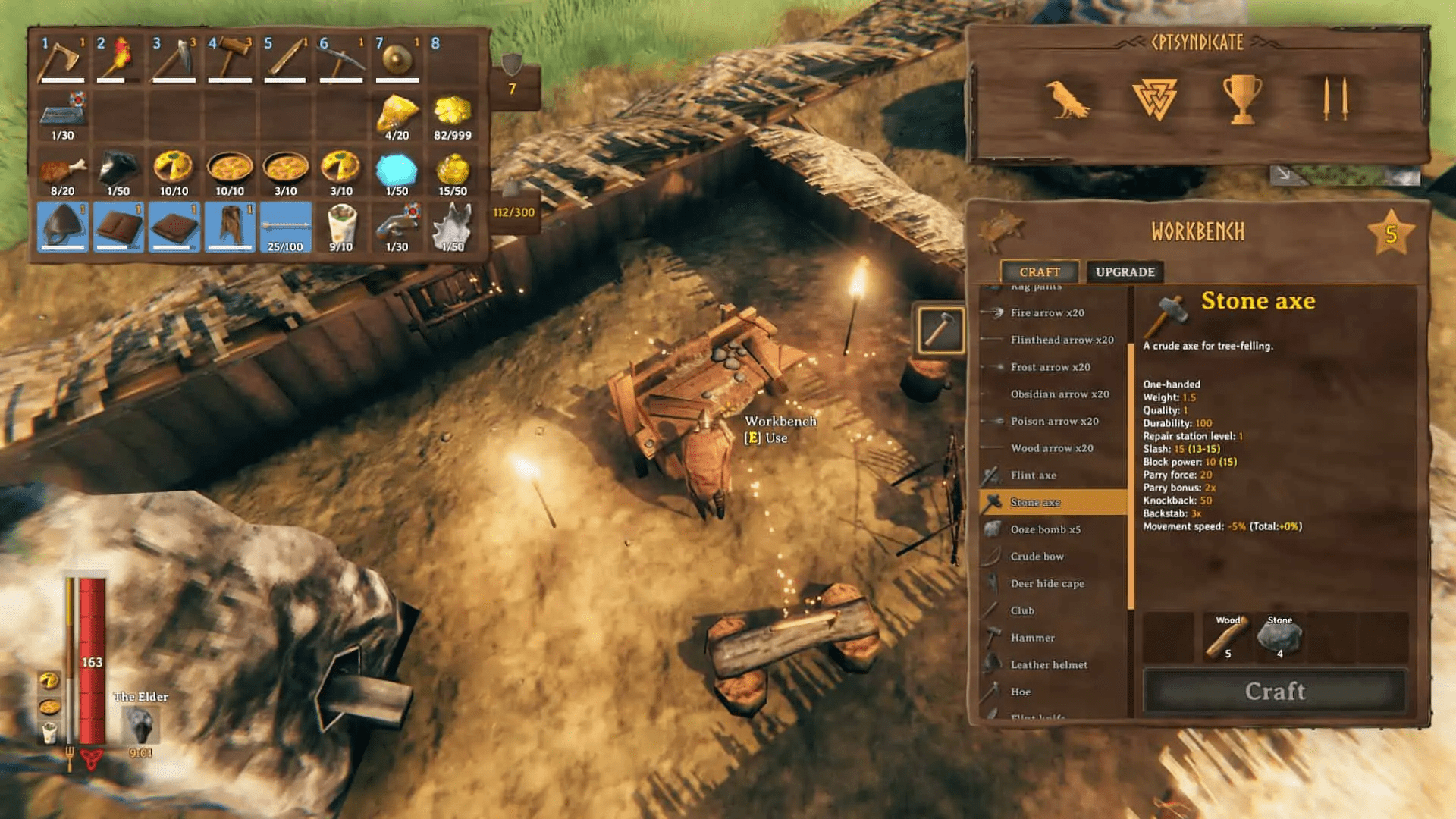Select the Crude bow recipe

tap(1037, 556)
